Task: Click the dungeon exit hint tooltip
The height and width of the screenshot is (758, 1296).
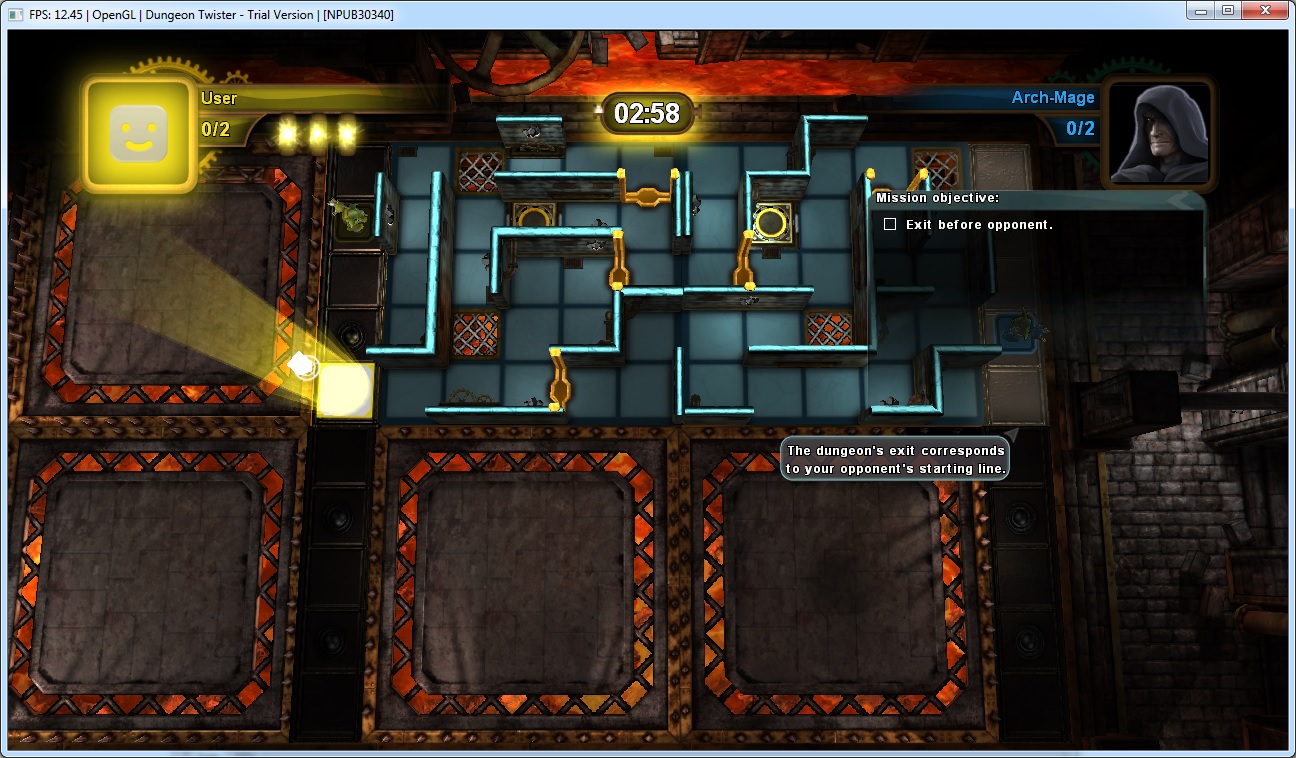Action: click(x=896, y=460)
